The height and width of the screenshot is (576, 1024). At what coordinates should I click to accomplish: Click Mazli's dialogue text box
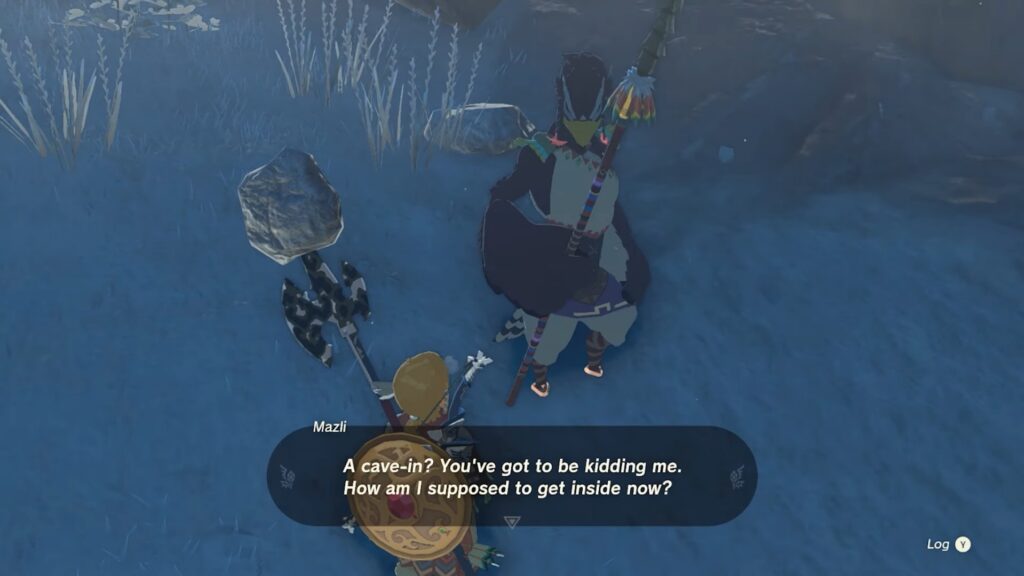tap(511, 477)
